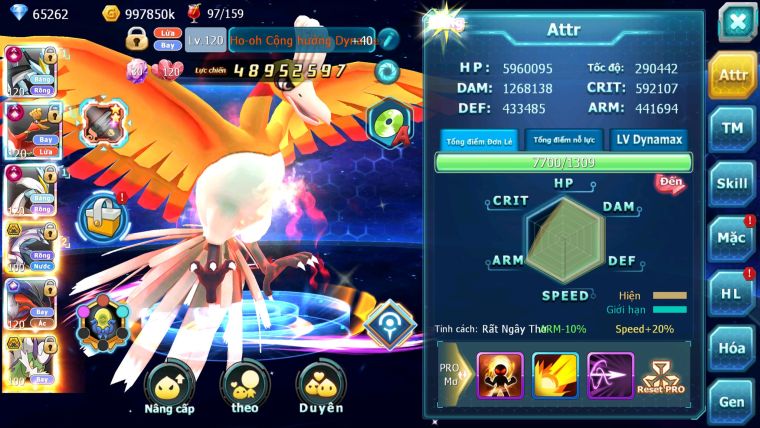Show the Gen tab

tap(733, 401)
